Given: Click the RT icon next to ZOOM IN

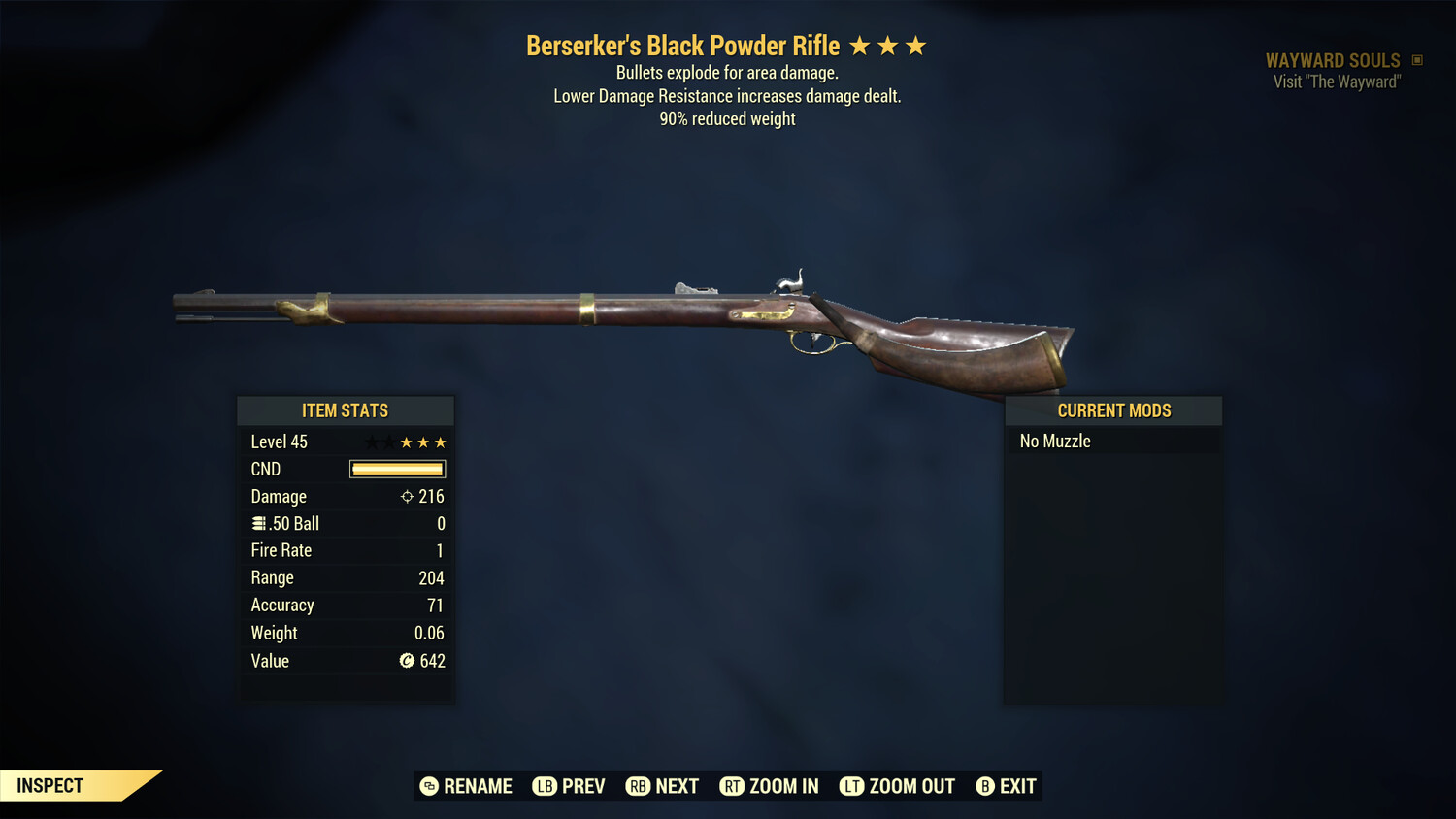Looking at the screenshot, I should [x=733, y=786].
